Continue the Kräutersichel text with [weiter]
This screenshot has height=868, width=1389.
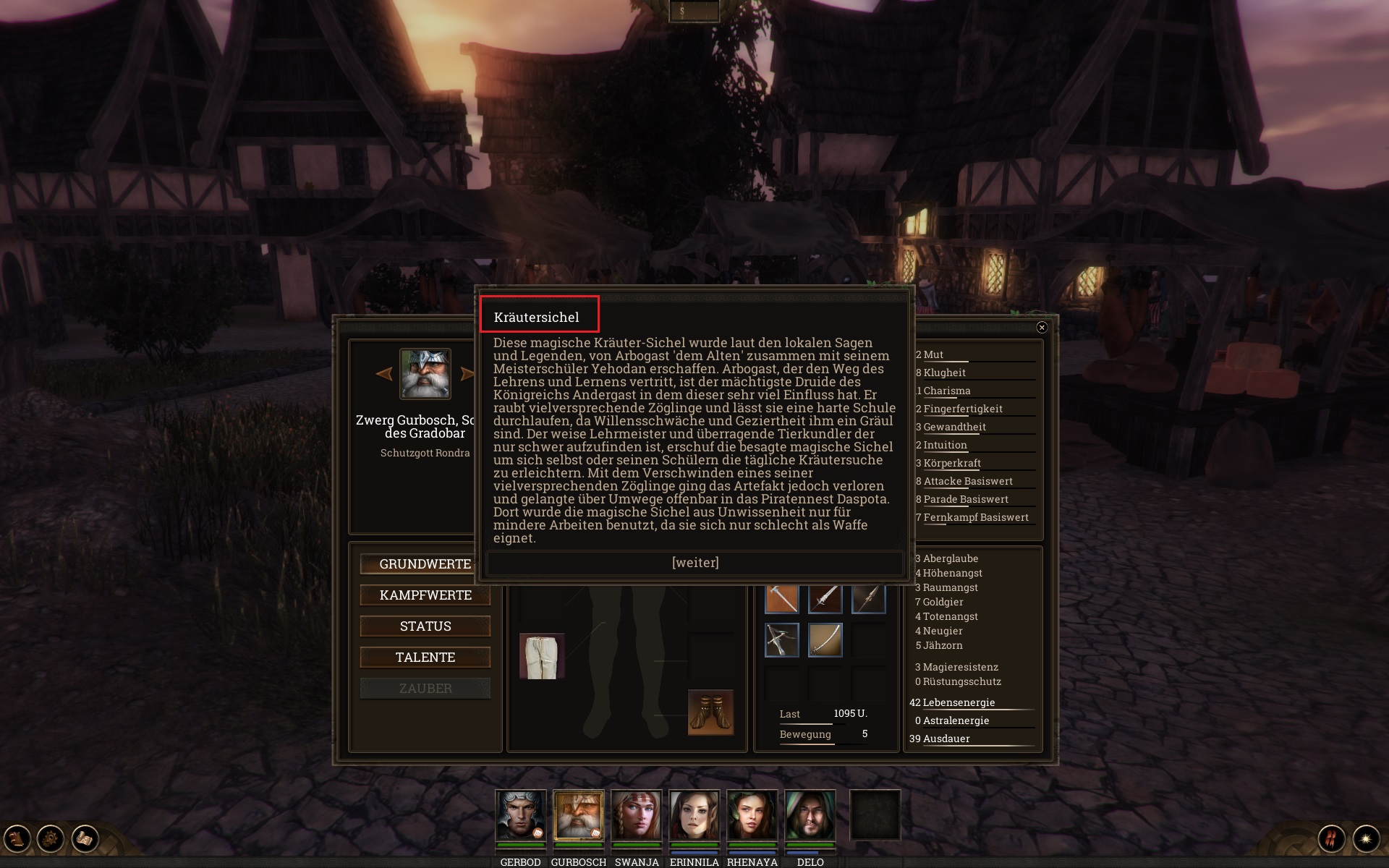pos(694,563)
